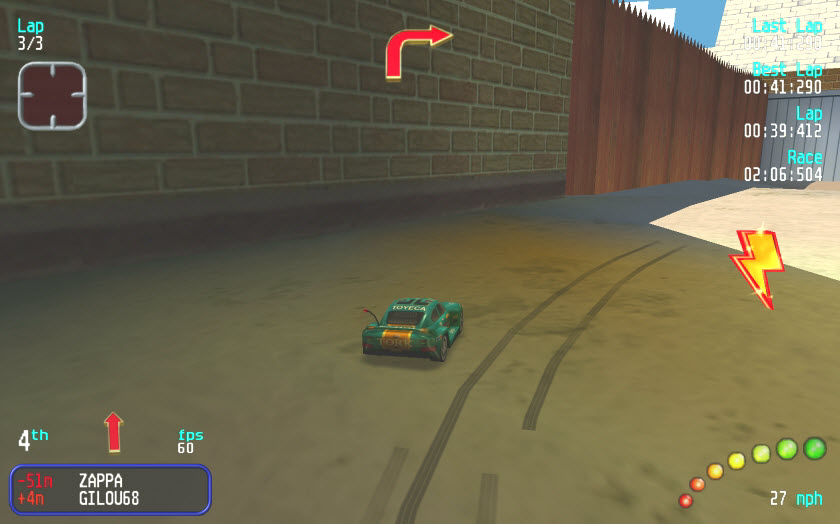Click the lightning bolt weapon pickup icon

click(x=757, y=266)
